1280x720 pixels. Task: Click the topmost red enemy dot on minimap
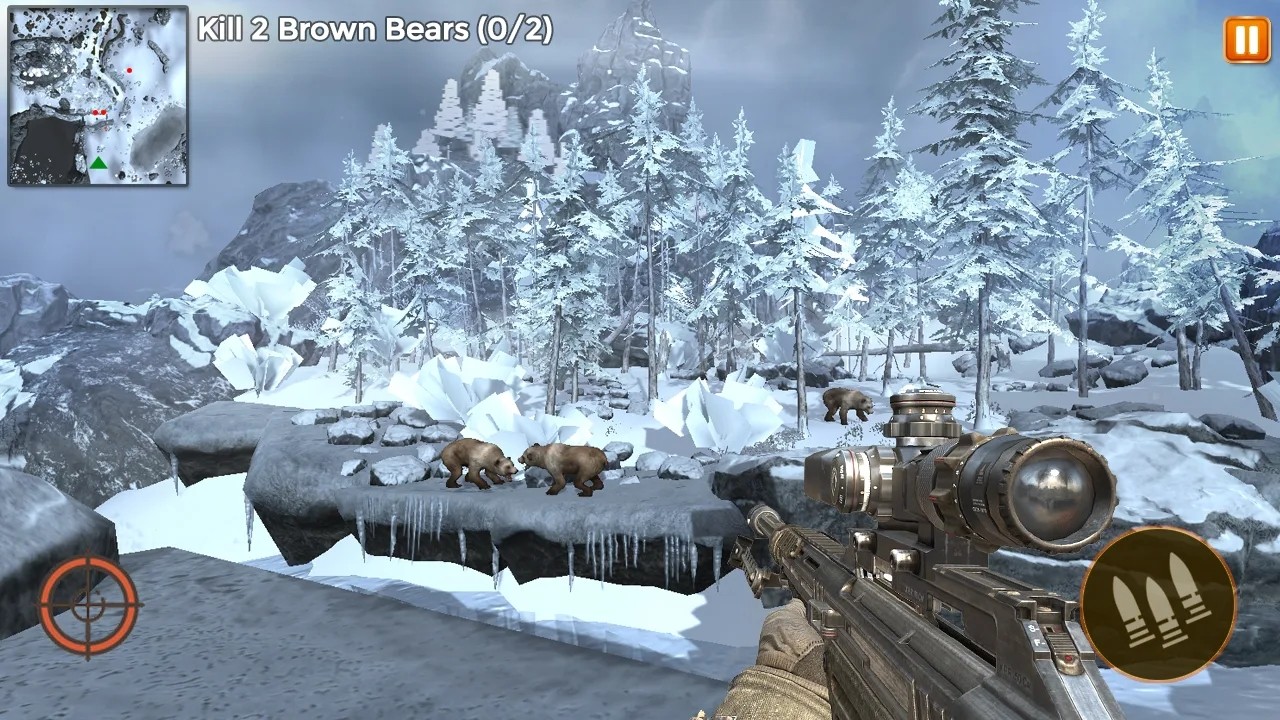(129, 70)
